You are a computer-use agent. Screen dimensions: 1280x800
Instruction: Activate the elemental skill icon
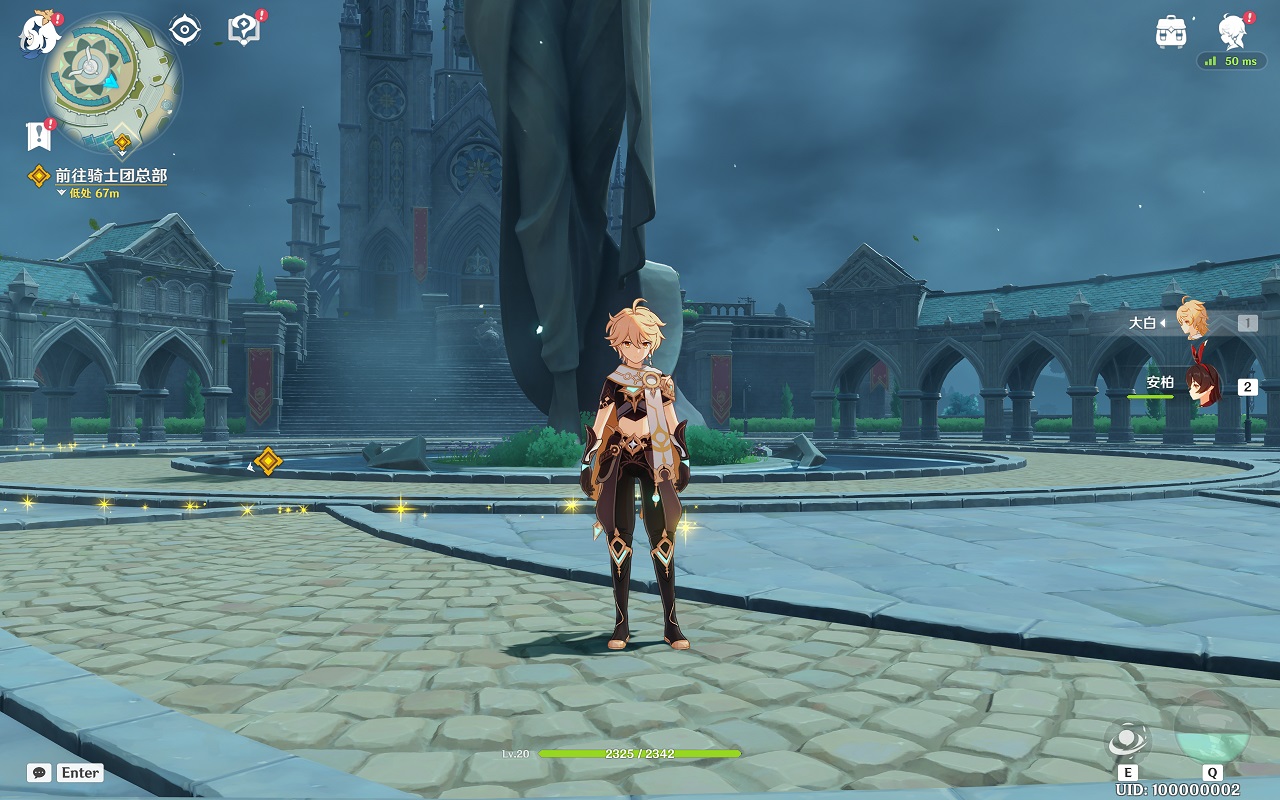1128,741
